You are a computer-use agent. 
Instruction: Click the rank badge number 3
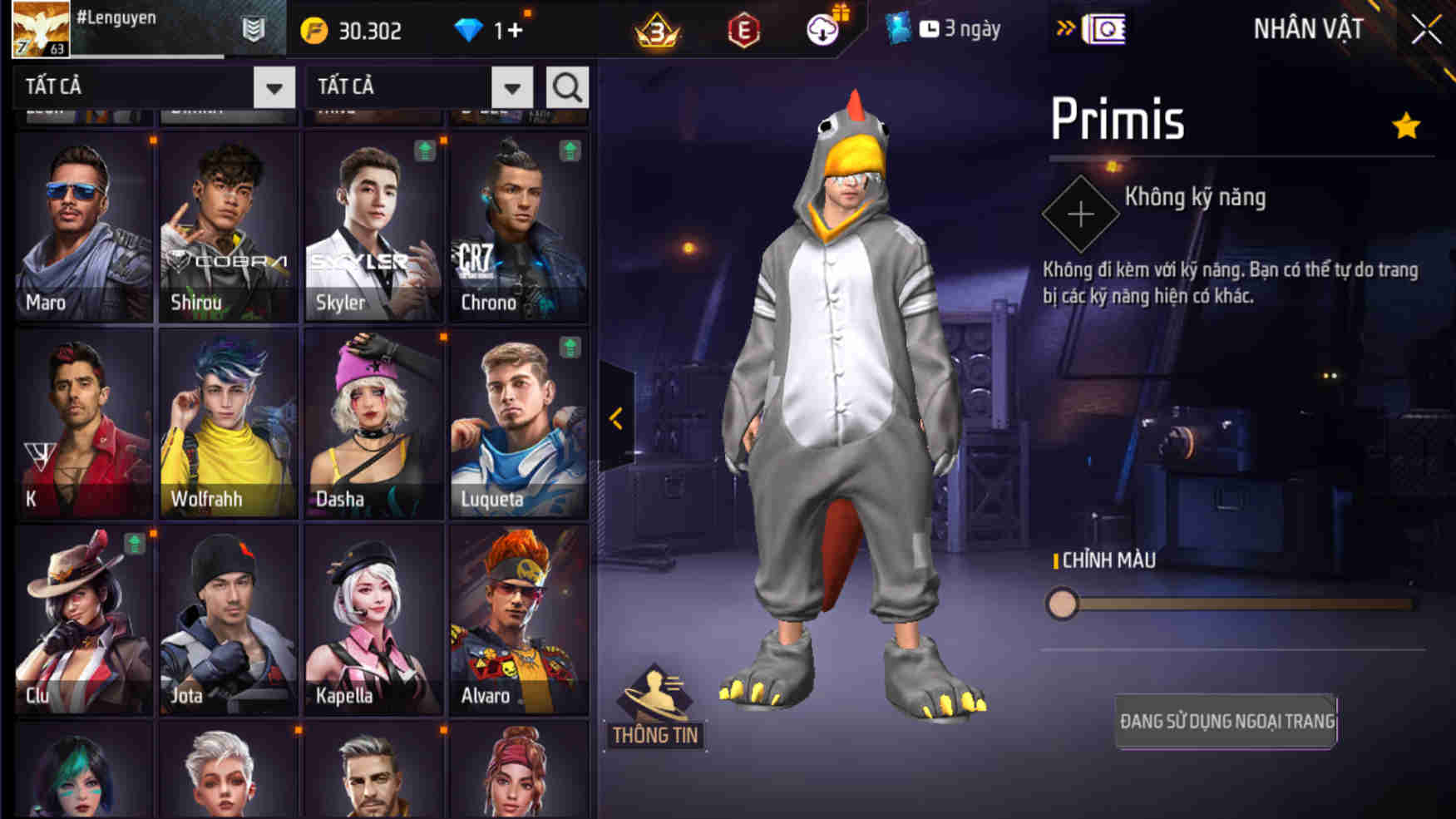(654, 30)
